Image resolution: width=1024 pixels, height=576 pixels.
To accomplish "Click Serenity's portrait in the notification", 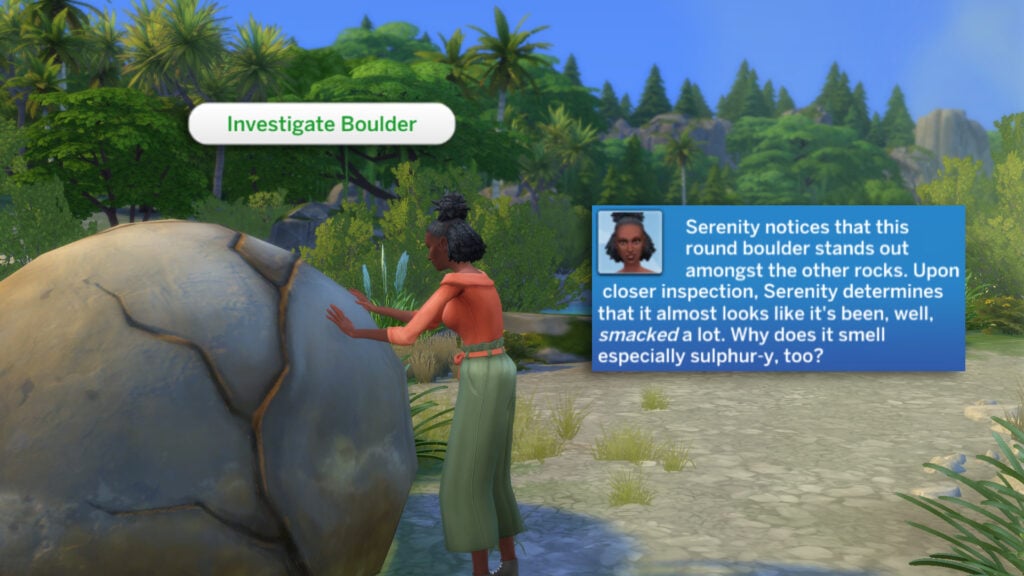I will point(630,242).
